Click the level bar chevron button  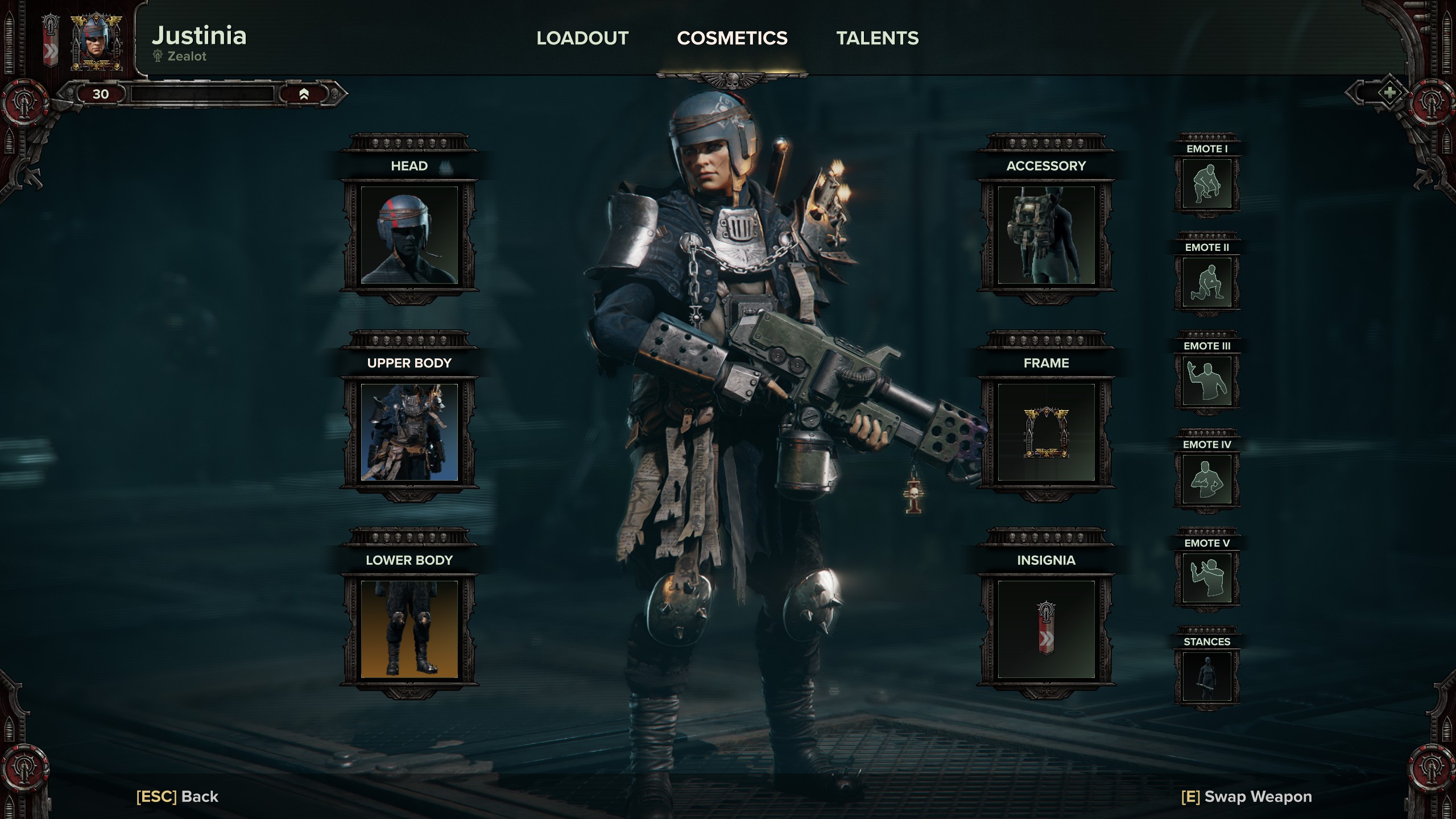(304, 94)
